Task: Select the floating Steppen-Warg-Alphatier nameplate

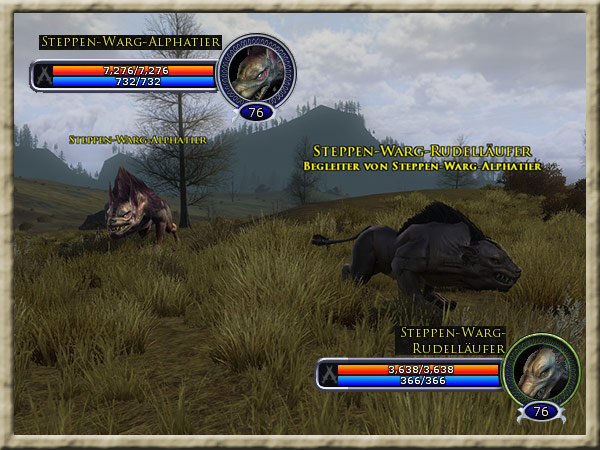Action: point(138,140)
